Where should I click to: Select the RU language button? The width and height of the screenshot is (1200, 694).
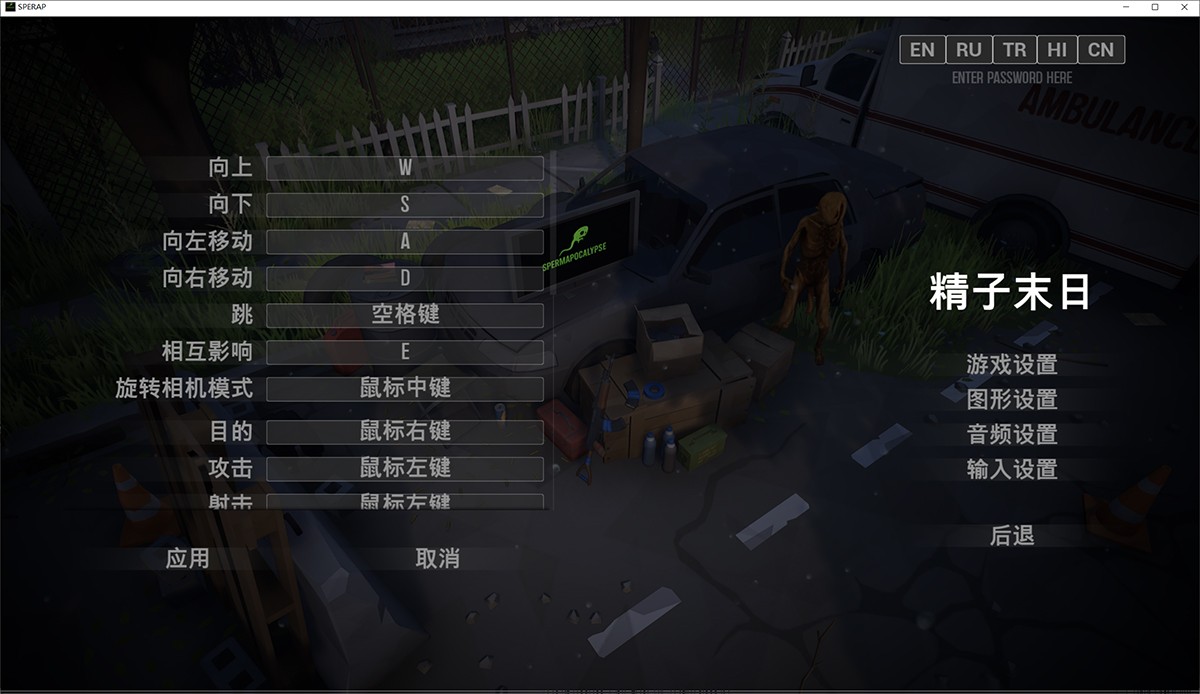pyautogui.click(x=968, y=50)
